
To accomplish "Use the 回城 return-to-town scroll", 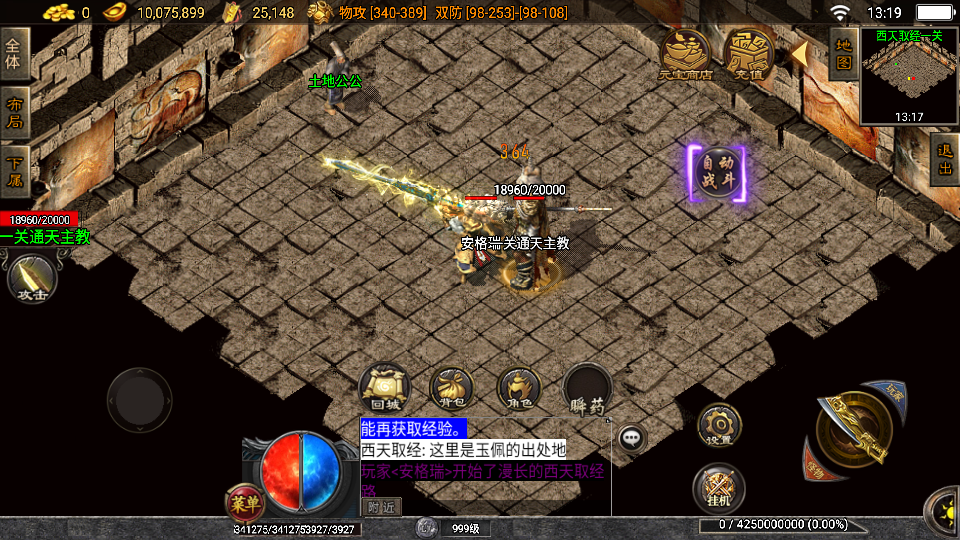I will click(x=385, y=388).
